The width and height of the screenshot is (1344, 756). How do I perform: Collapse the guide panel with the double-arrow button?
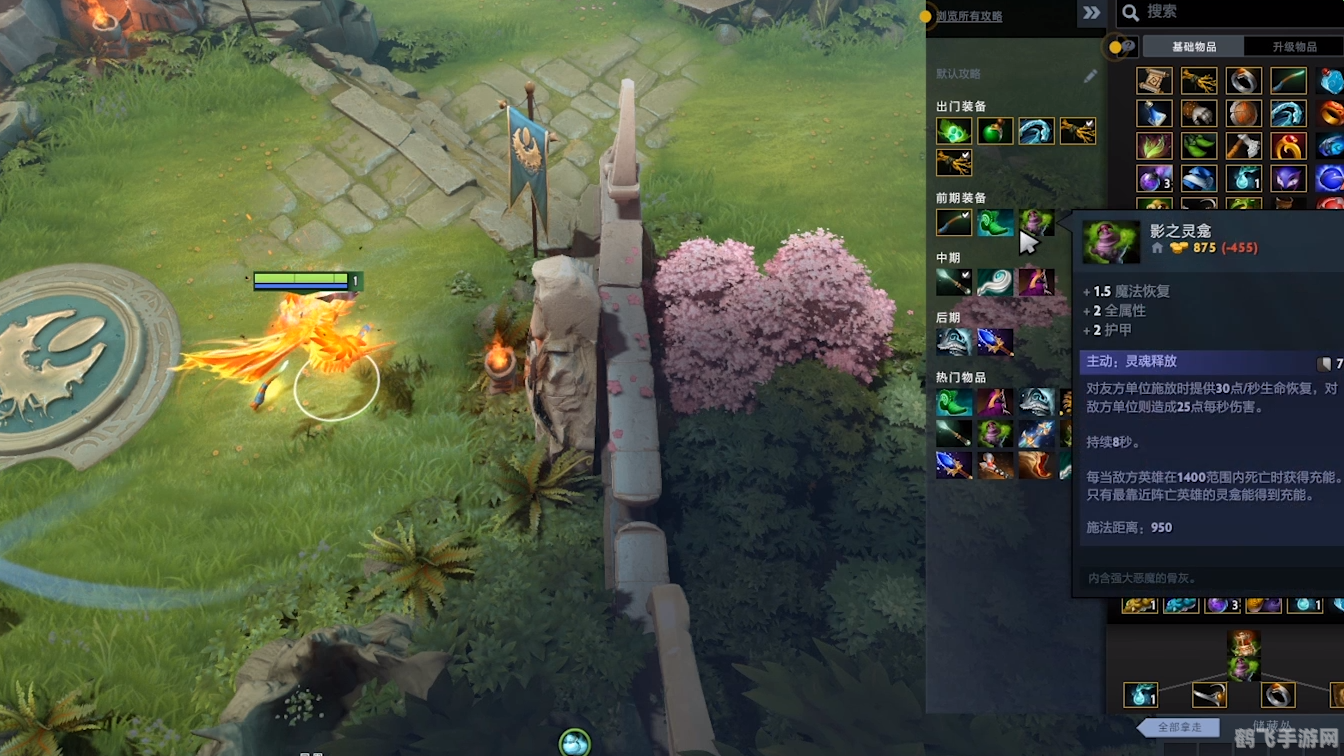click(1091, 13)
